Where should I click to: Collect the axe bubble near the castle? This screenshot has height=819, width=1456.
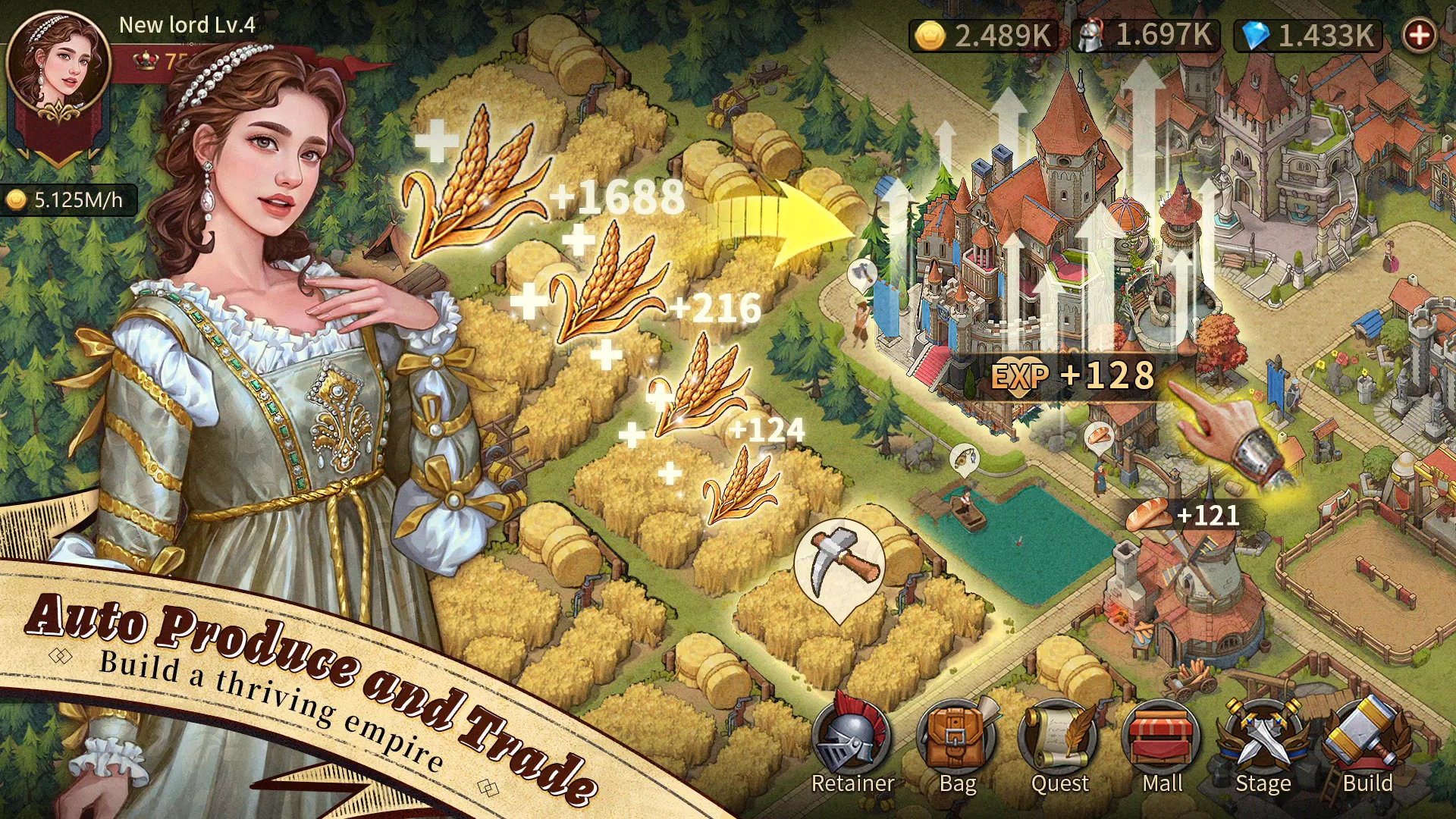[x=861, y=273]
